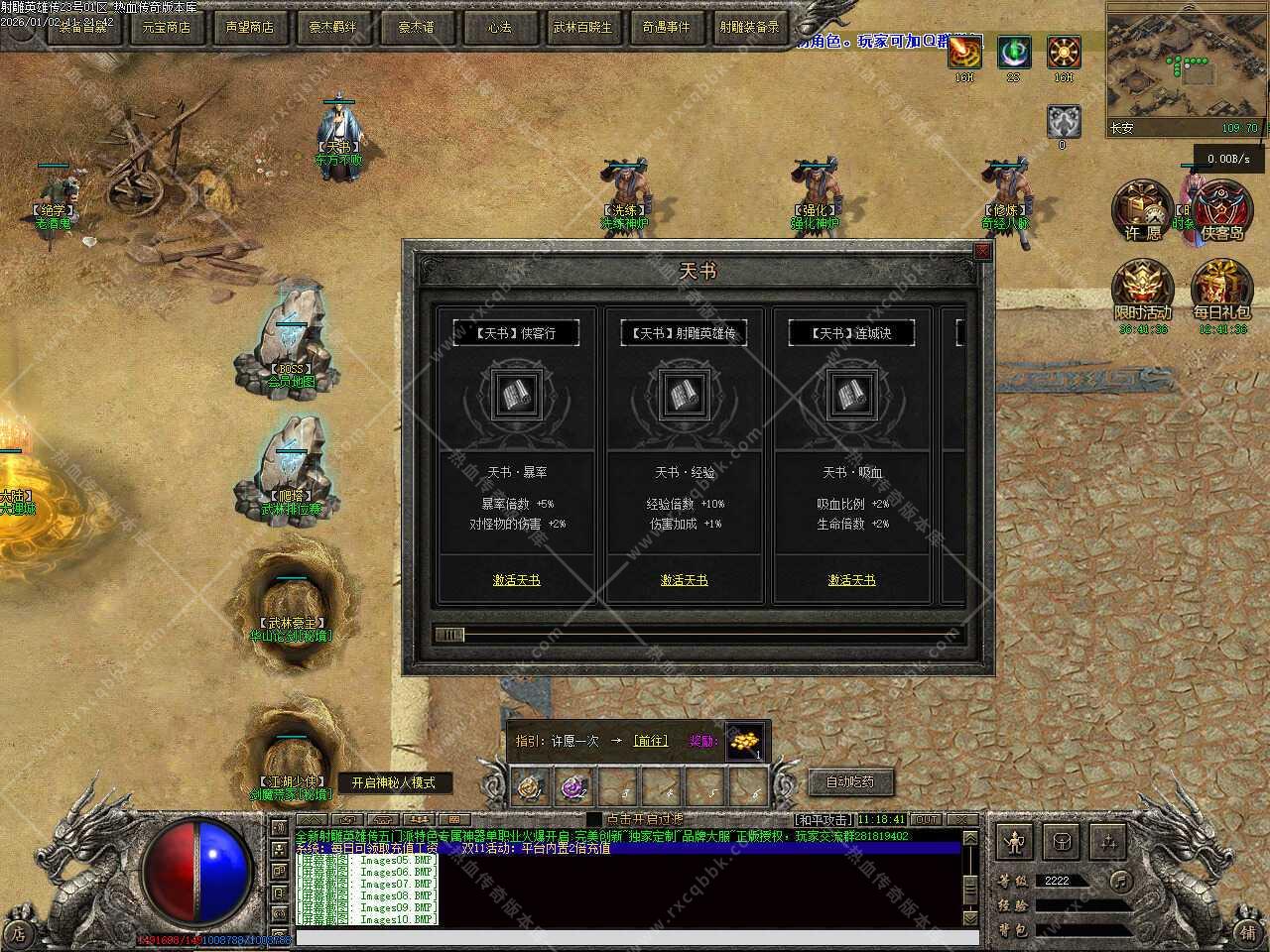Close the 天书 window

[x=982, y=252]
